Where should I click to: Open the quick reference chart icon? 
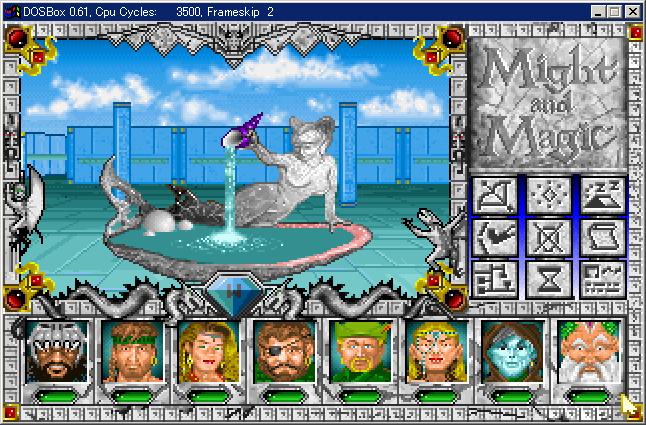(x=602, y=279)
